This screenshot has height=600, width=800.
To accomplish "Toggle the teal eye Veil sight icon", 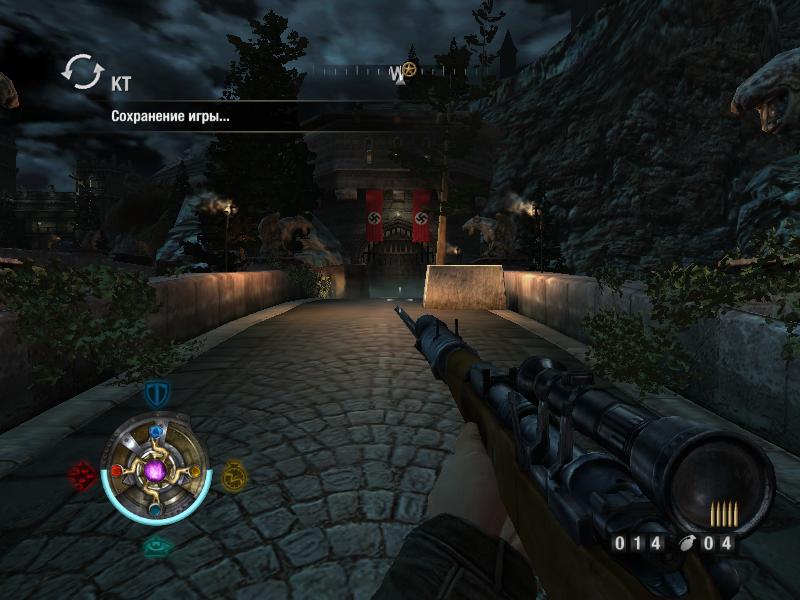I will (157, 545).
